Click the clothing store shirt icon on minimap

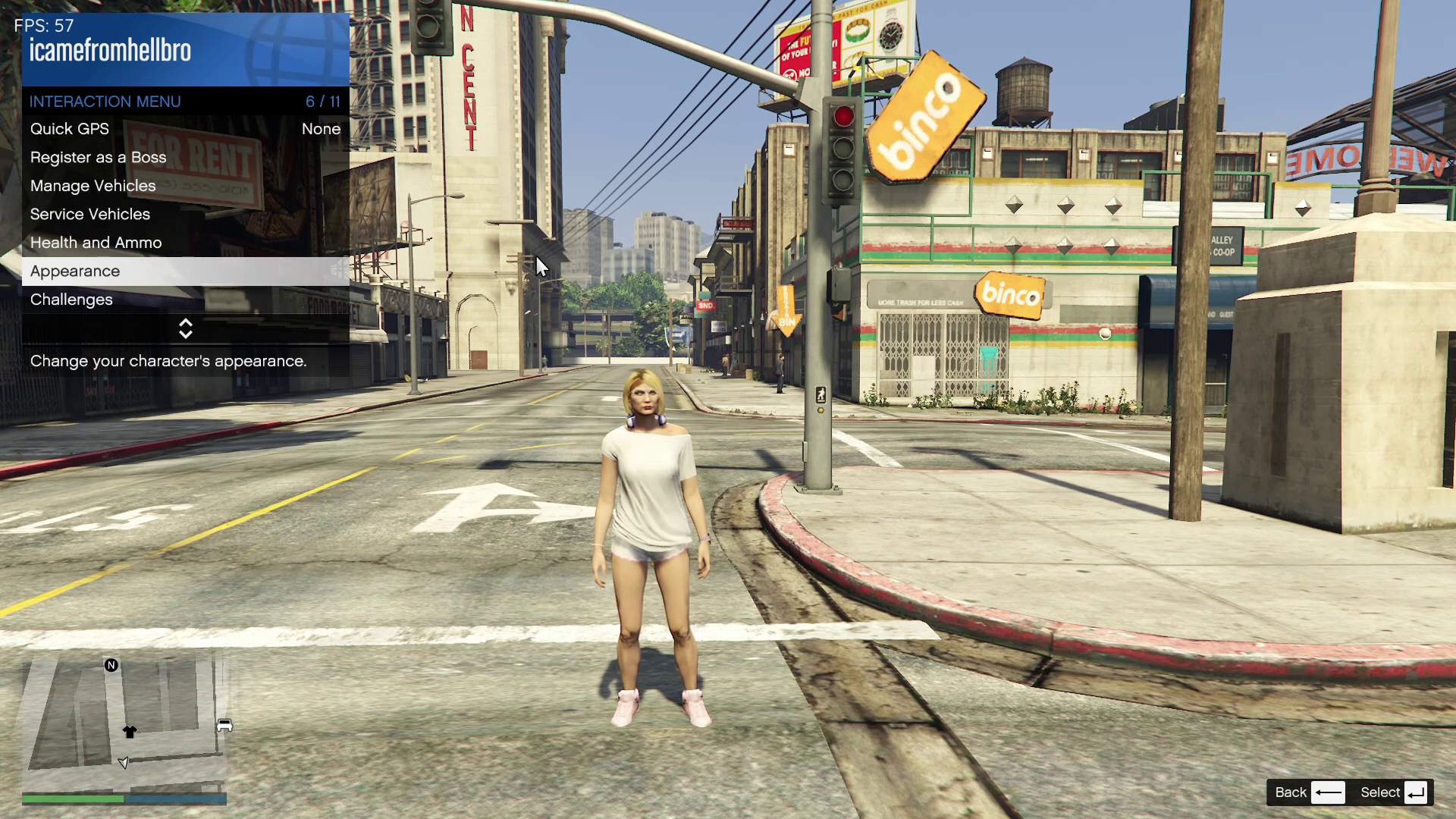(130, 732)
